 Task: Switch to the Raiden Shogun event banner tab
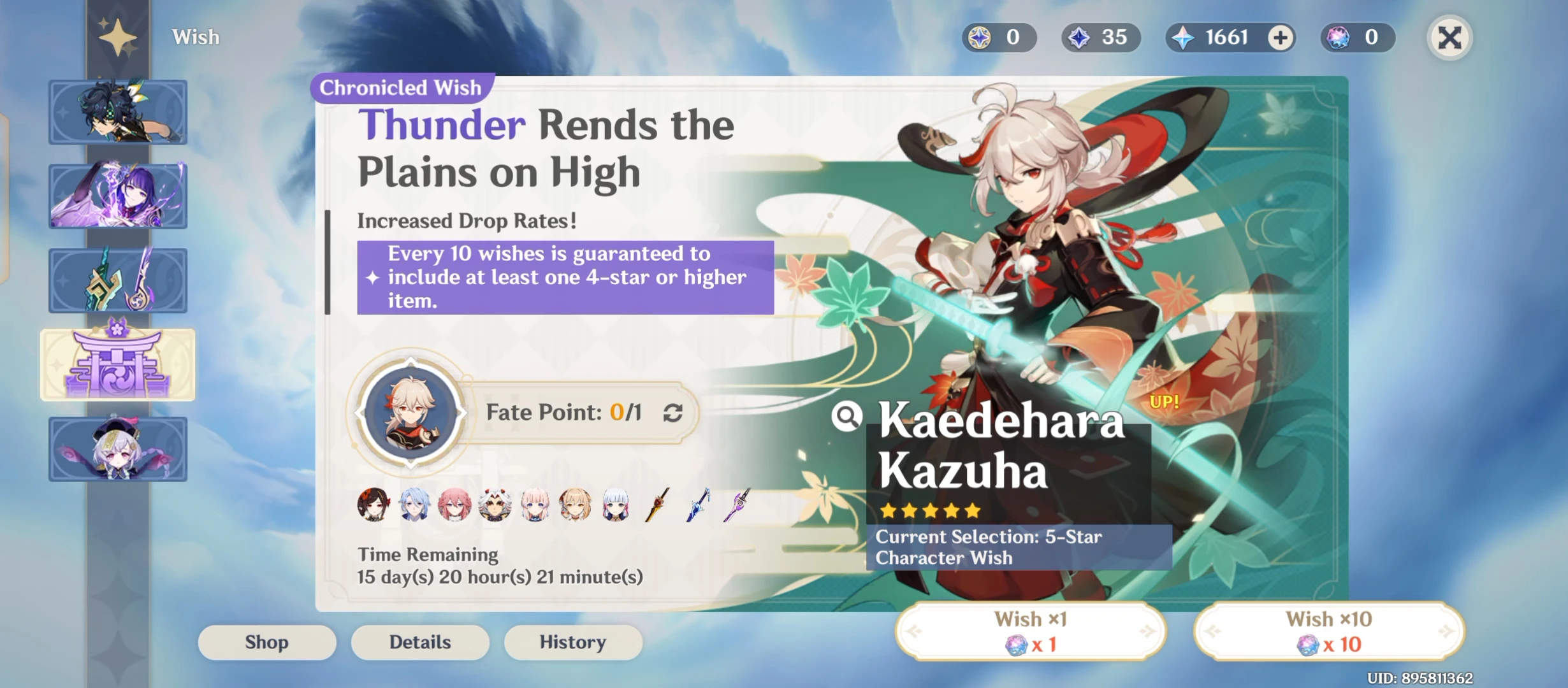(x=119, y=196)
